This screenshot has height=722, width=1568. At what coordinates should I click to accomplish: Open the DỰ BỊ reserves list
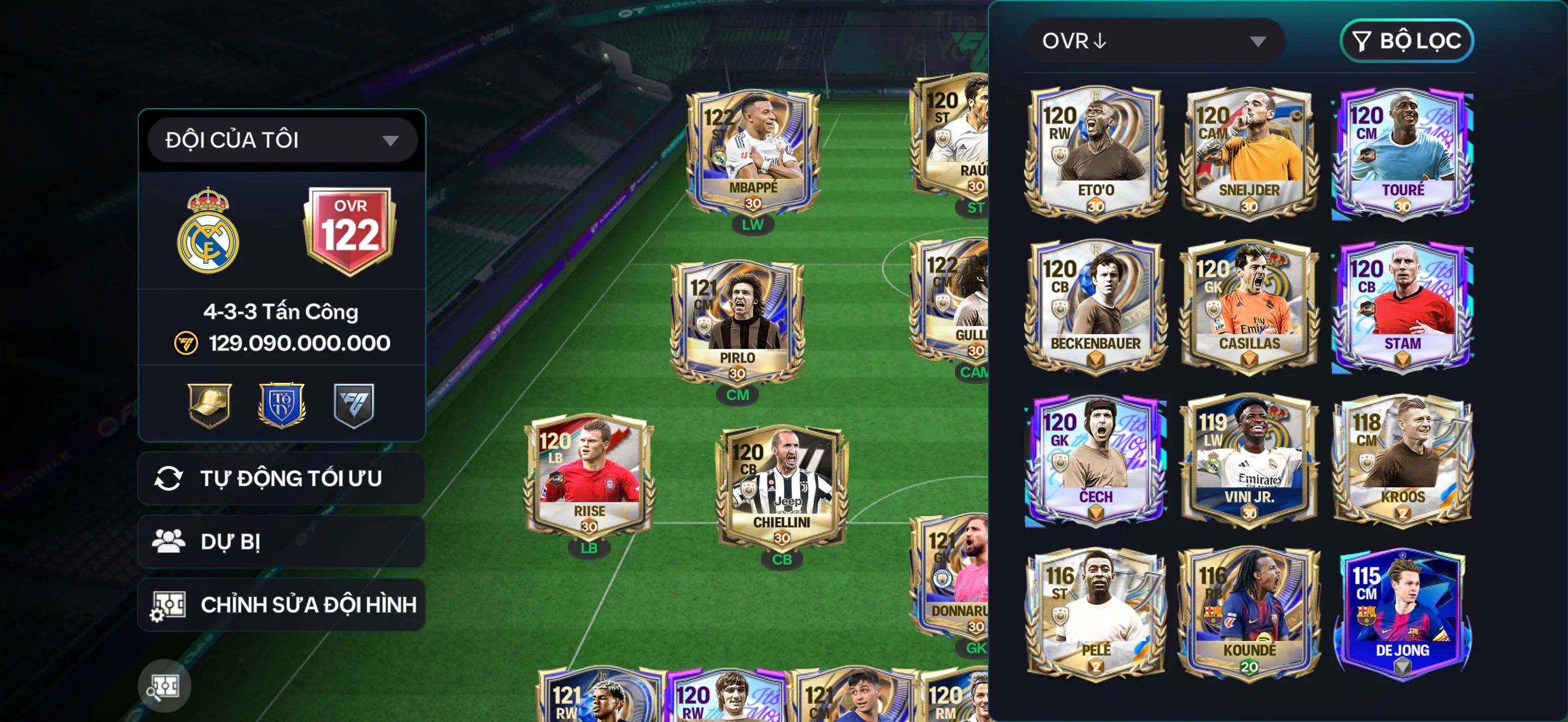281,541
